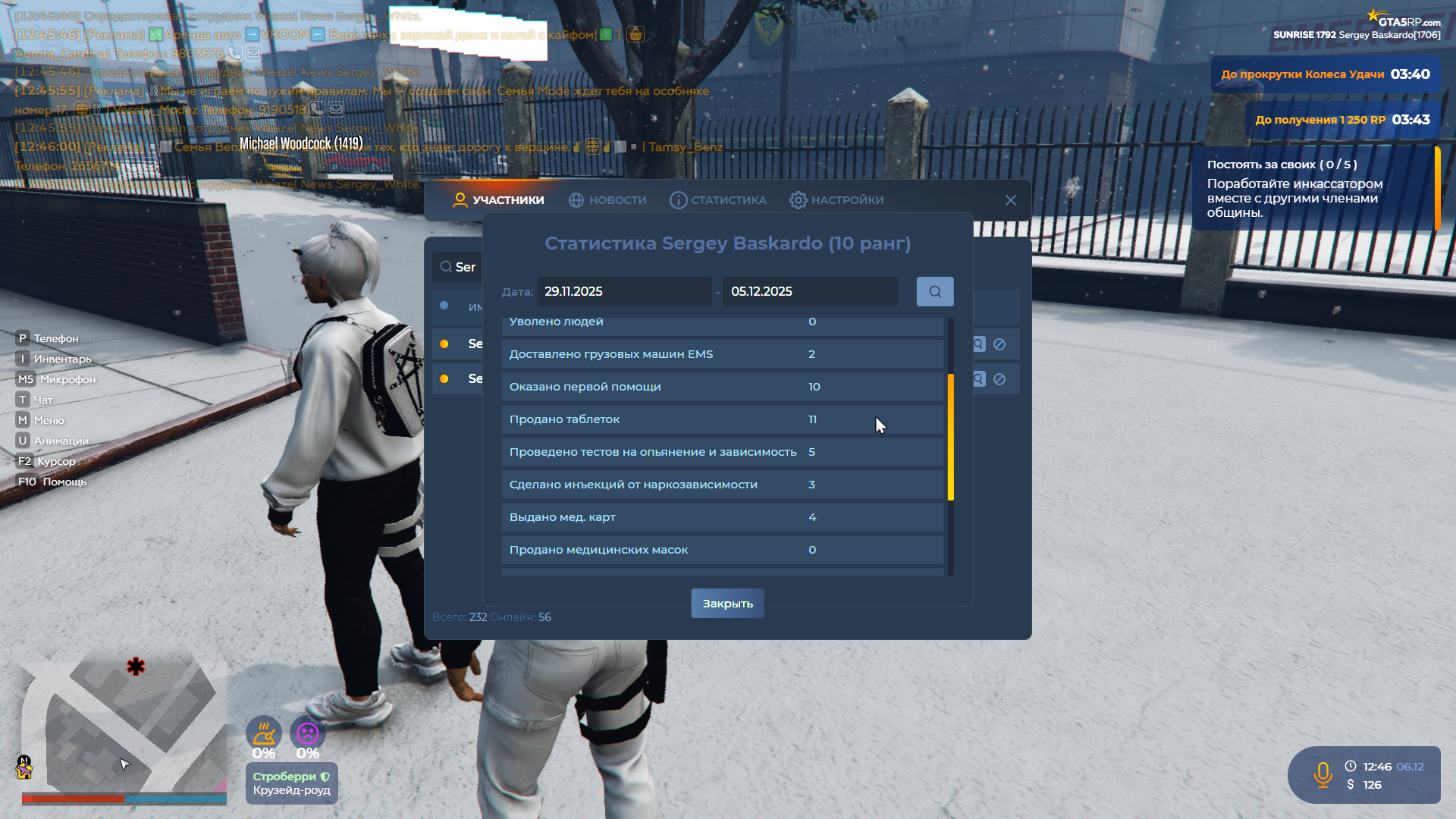
Task: Toggle the block icon on Sergey's member row
Action: [1001, 344]
